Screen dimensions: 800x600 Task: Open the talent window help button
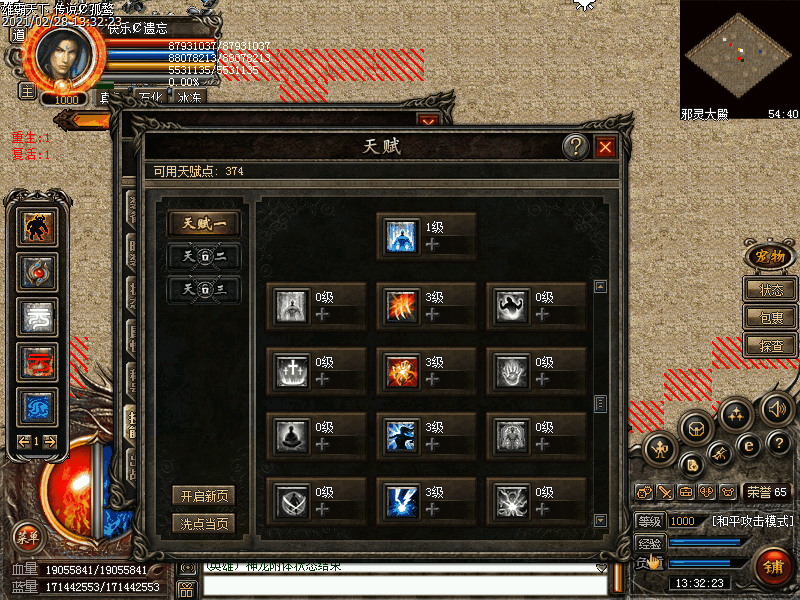(575, 148)
